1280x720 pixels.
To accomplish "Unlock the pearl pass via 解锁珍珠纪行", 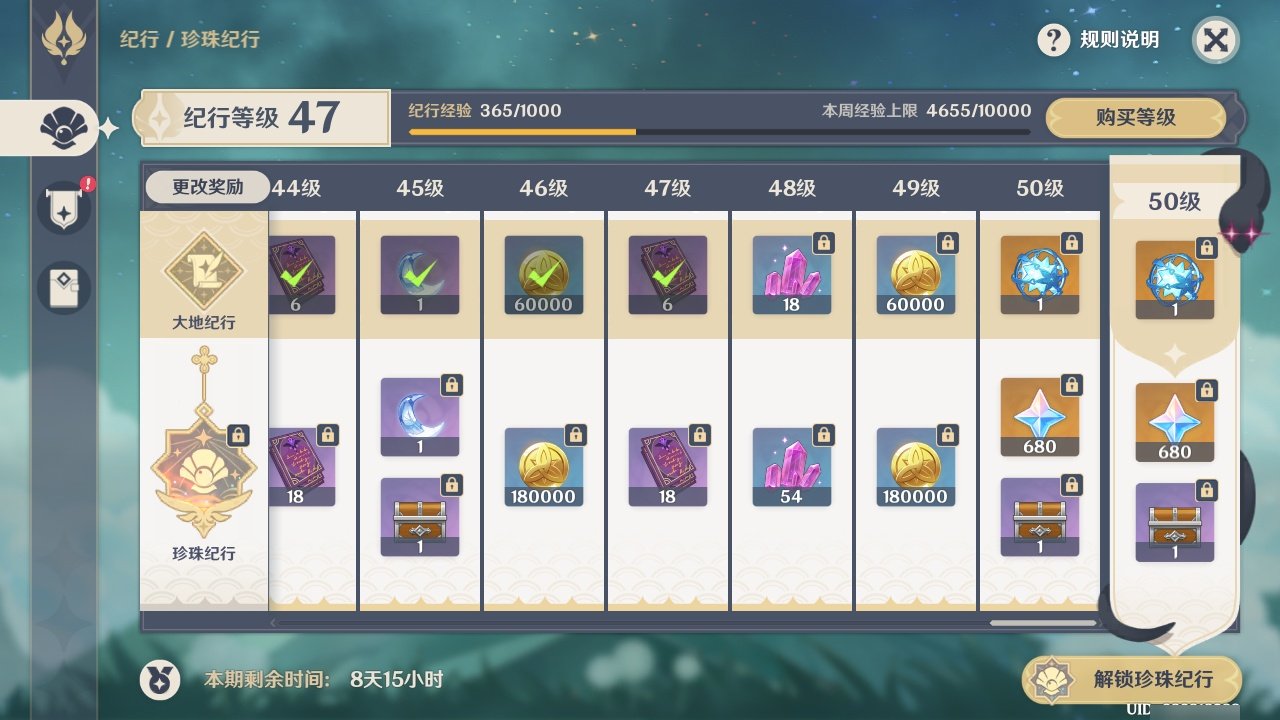I will click(1132, 680).
